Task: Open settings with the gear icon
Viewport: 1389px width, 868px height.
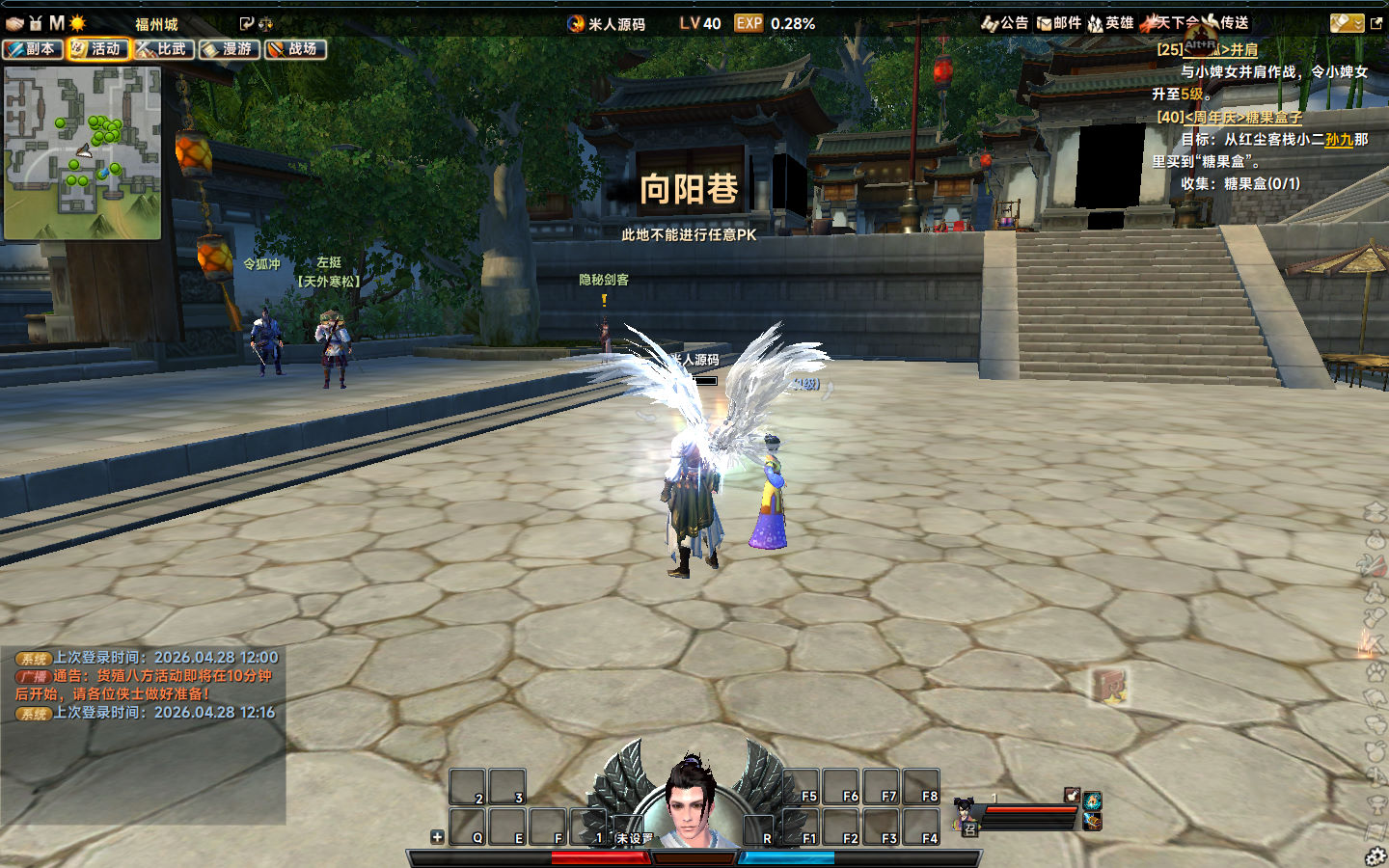Action: pos(1375,855)
